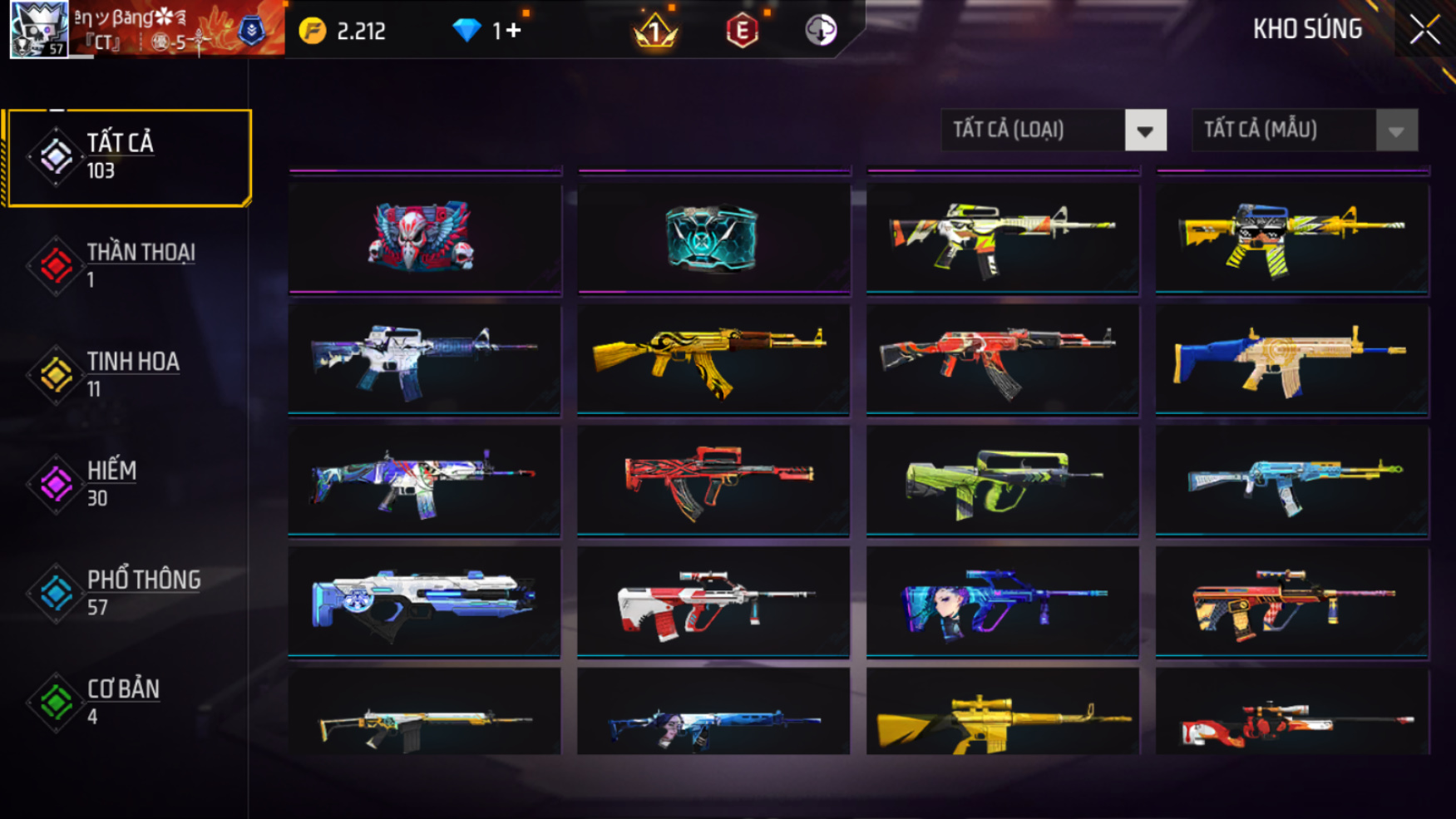
Task: Select the red and white AUG skin
Action: click(x=713, y=601)
